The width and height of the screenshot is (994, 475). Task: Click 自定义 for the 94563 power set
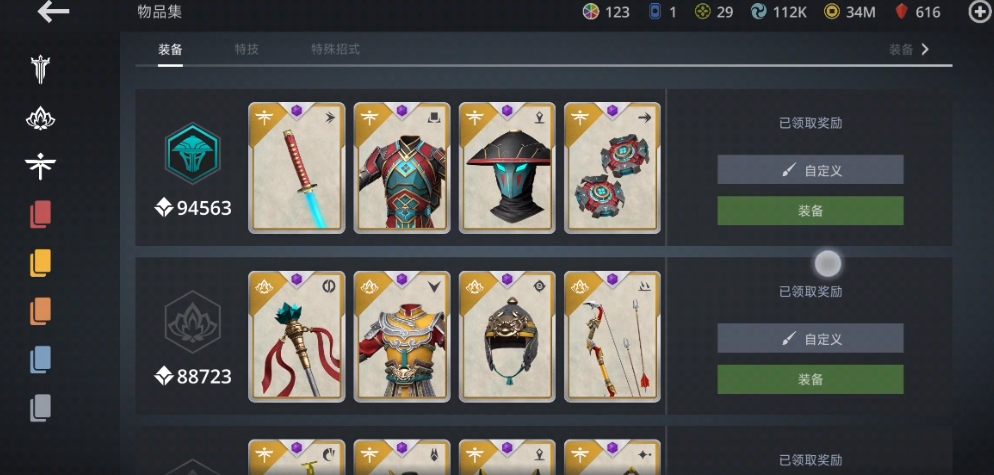point(810,170)
